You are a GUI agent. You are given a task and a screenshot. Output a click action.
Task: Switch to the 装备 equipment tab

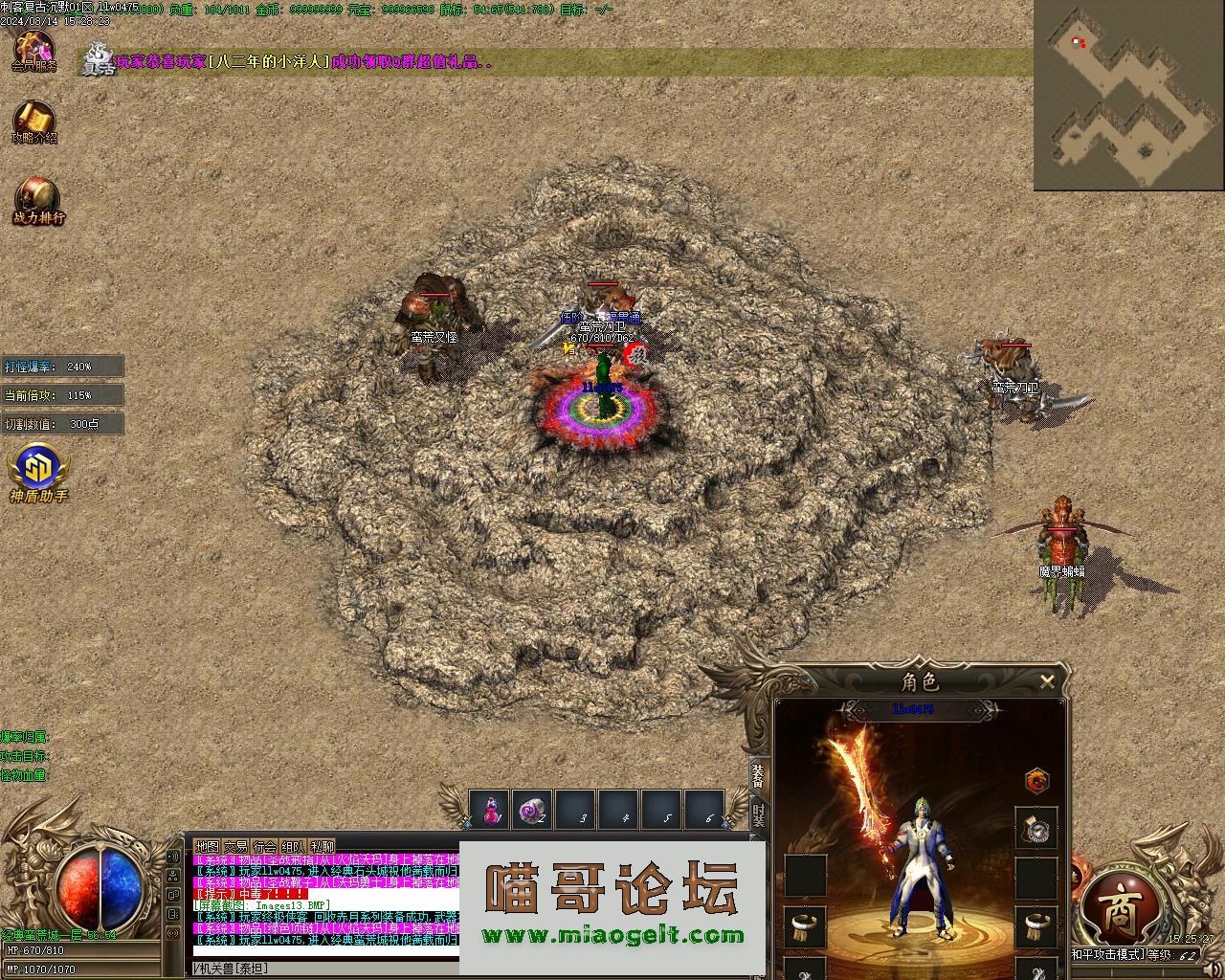(758, 776)
